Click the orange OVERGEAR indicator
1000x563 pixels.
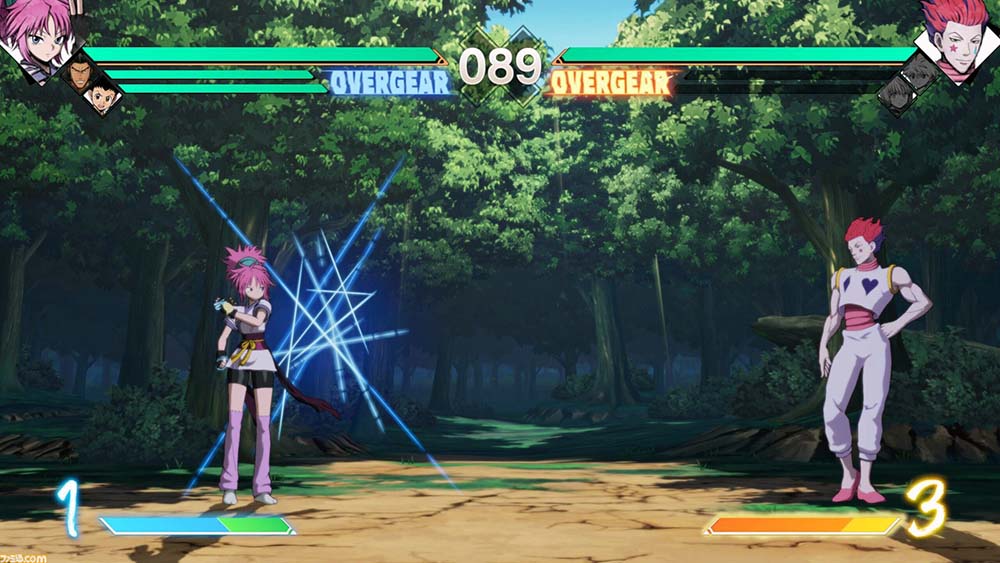(x=612, y=83)
